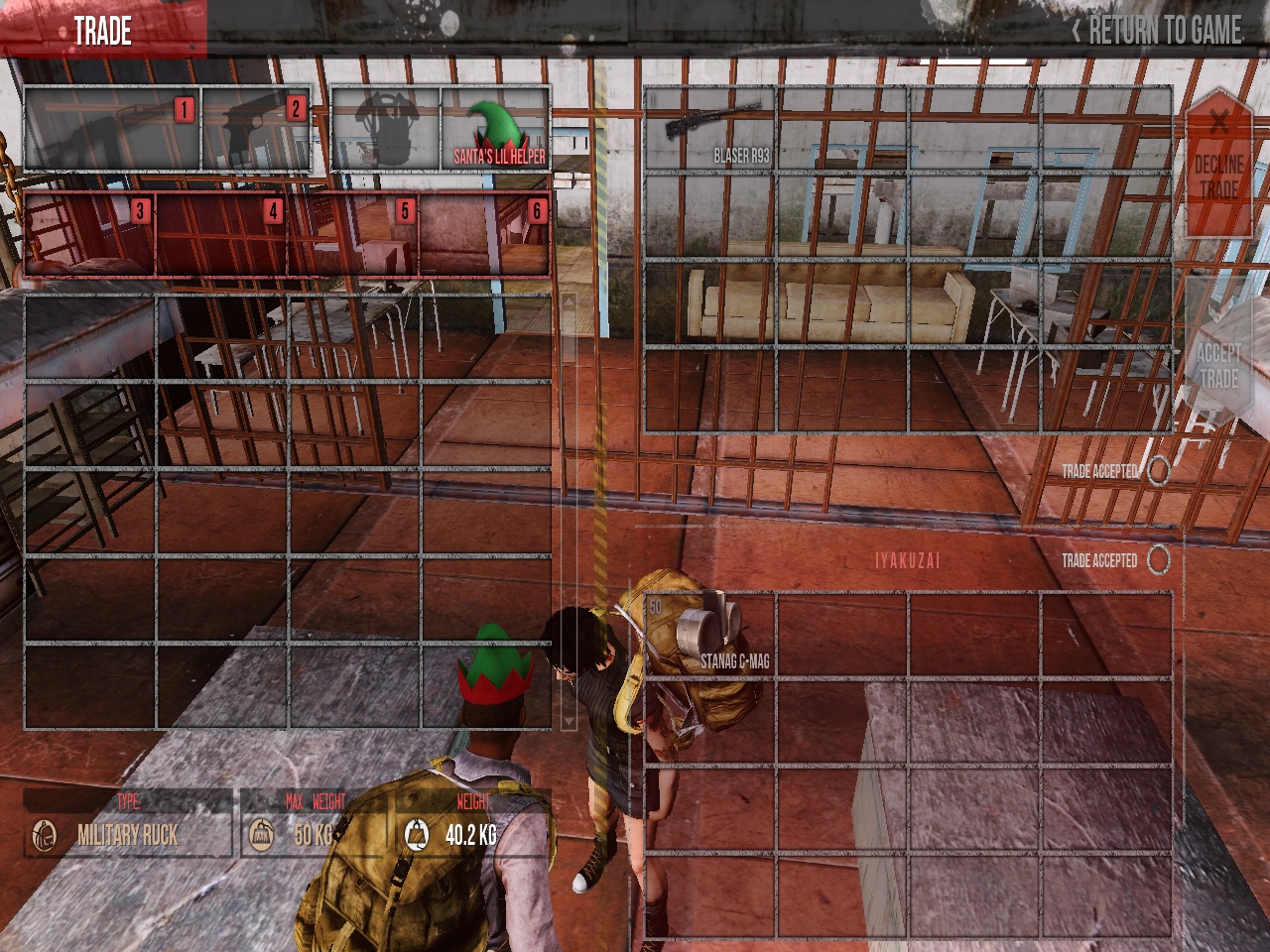Select quick slot 6
The height and width of the screenshot is (952, 1270).
[484, 234]
